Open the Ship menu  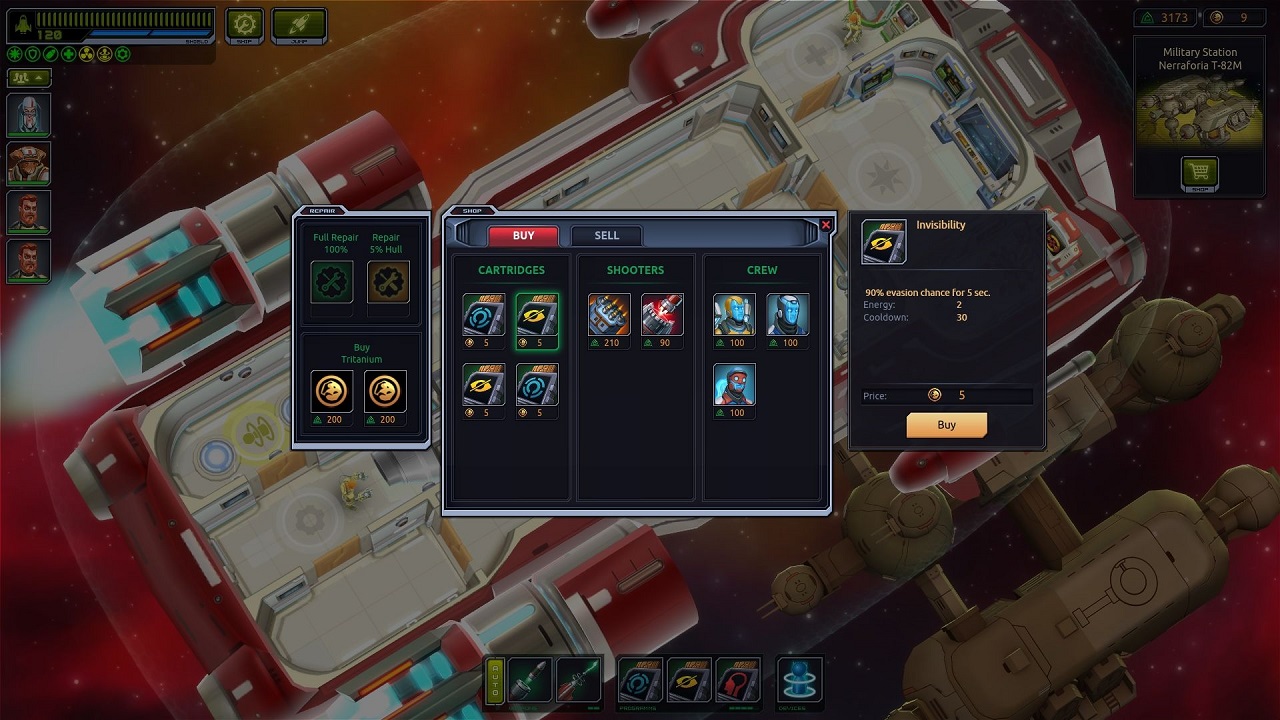pos(244,24)
